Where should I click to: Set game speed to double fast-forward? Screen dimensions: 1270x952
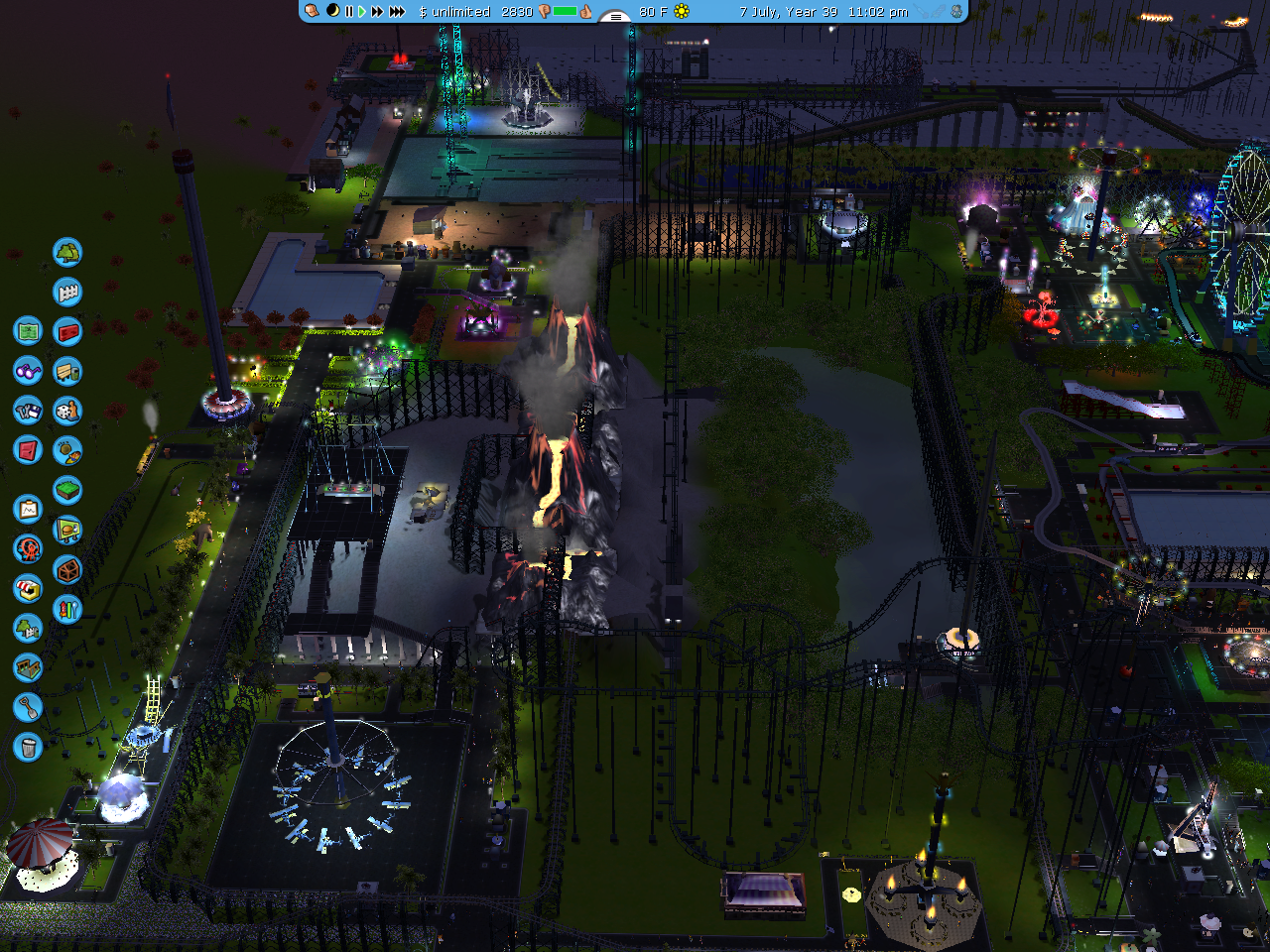point(378,12)
